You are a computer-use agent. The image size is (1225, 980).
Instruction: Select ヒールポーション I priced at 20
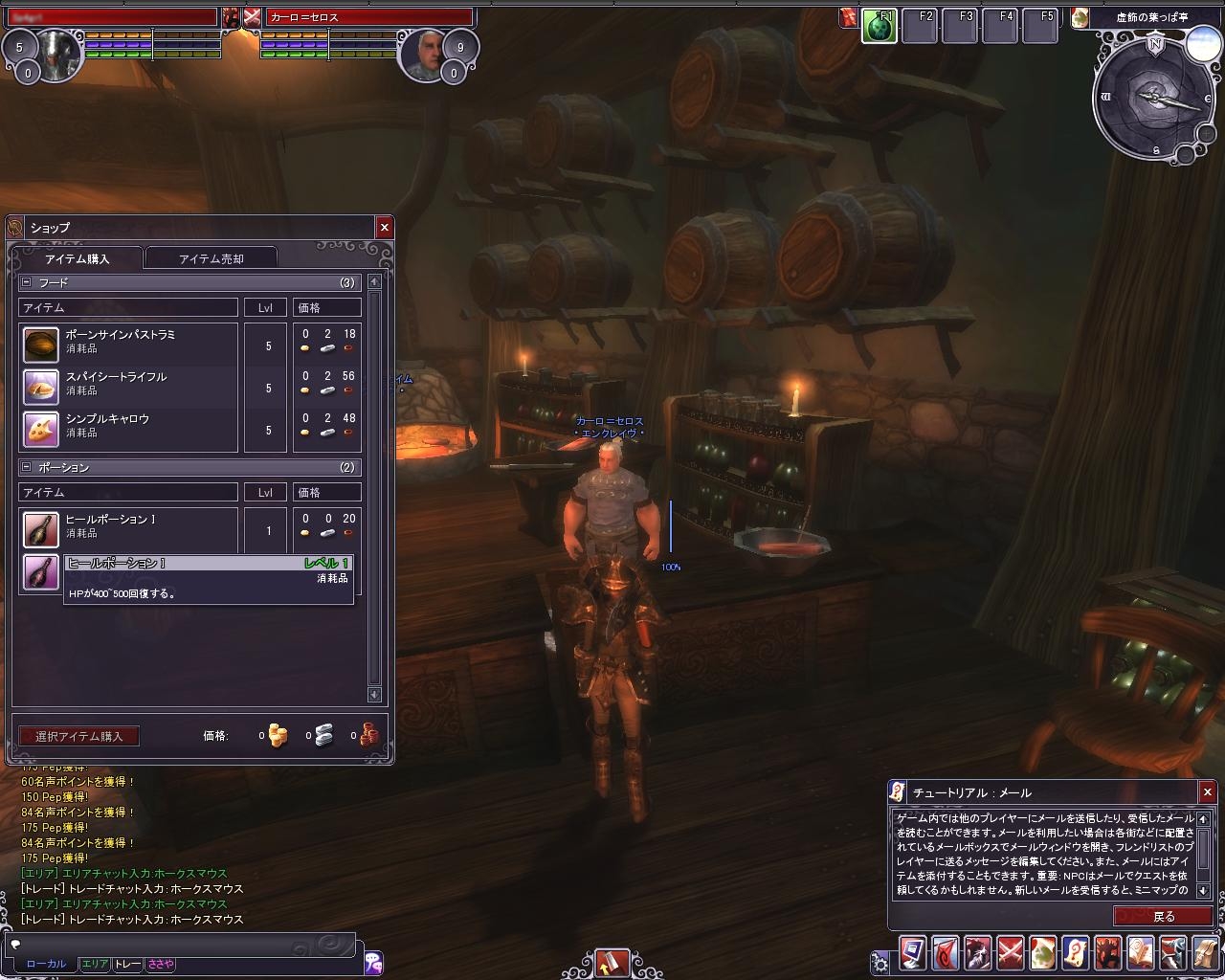(129, 526)
